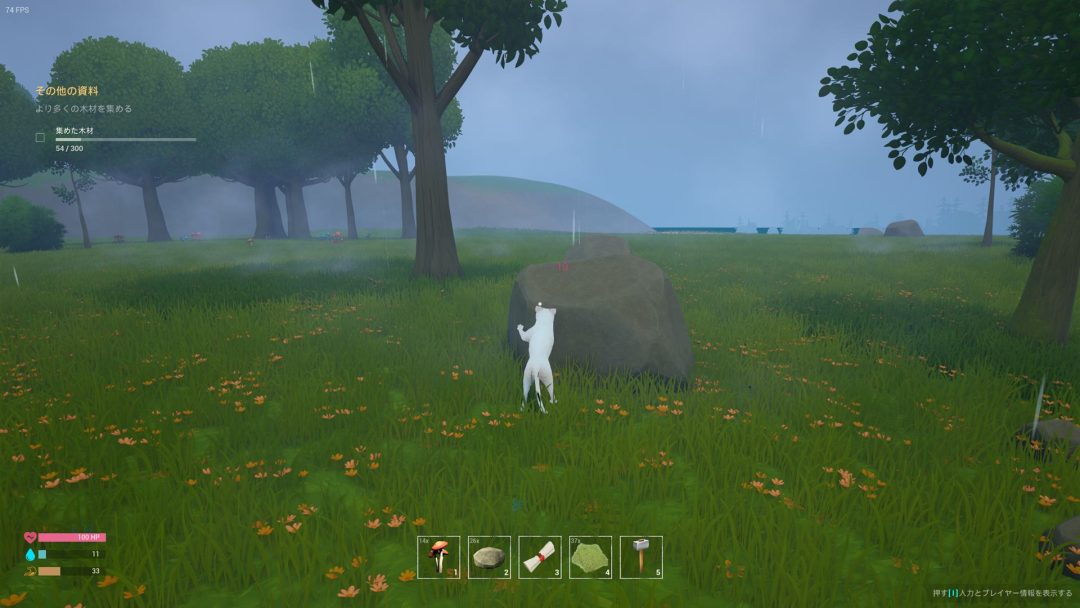Select the stone hotbar slot
The width and height of the screenshot is (1080, 608).
coord(489,557)
